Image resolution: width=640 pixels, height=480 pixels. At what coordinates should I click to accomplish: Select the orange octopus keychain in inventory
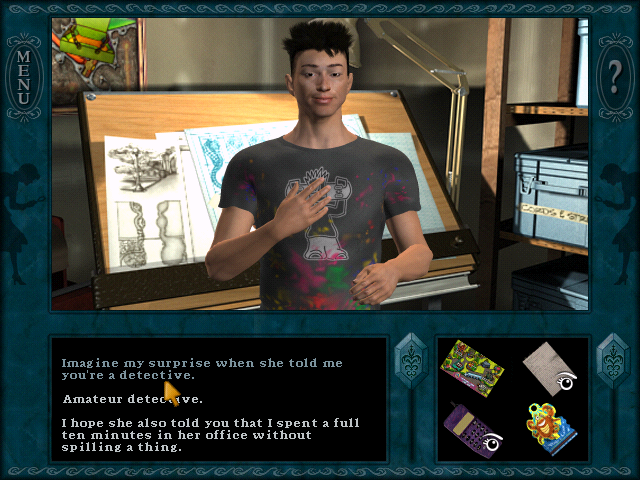(x=549, y=427)
